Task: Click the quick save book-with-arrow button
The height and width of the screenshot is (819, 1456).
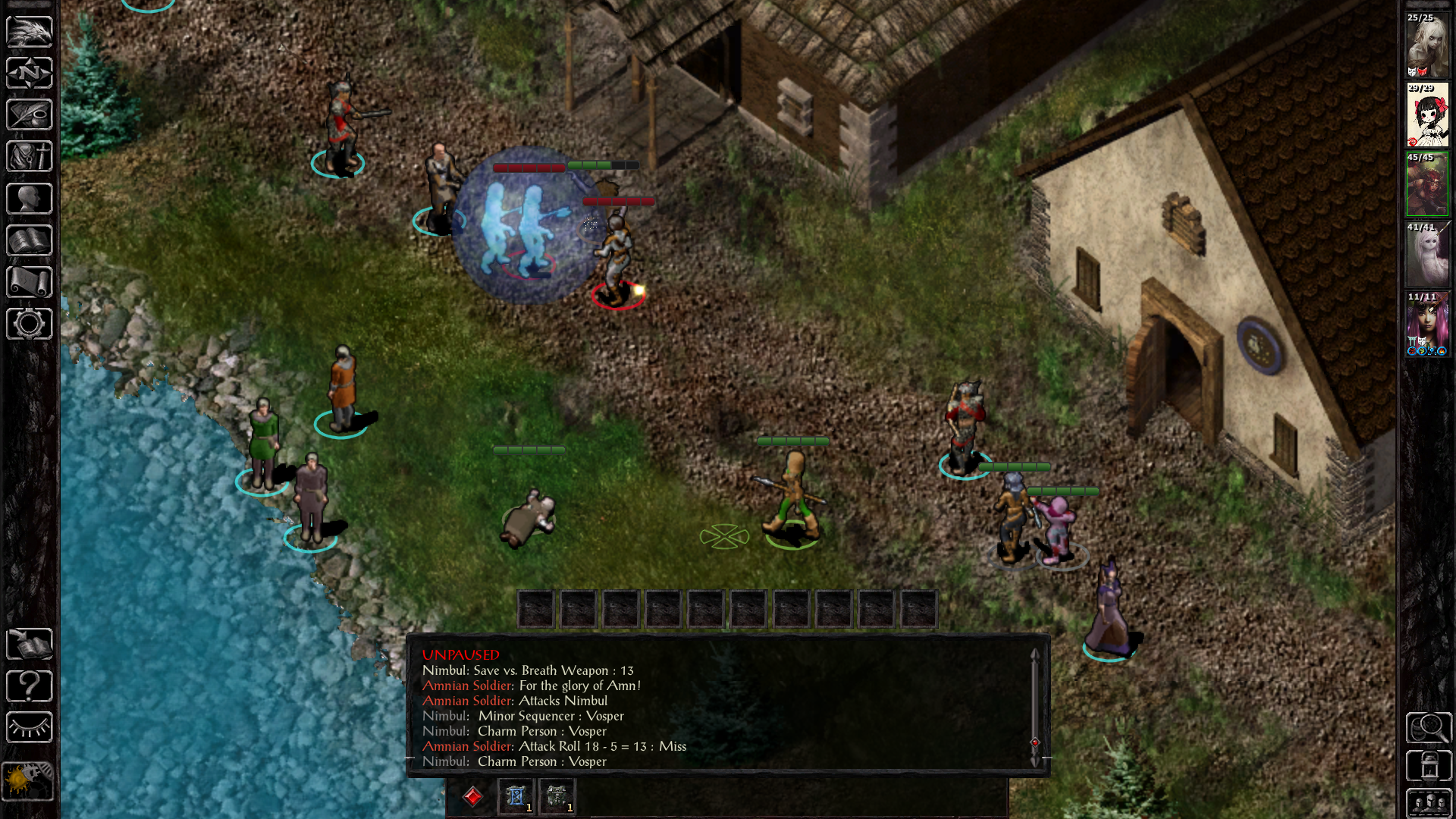Action: pos(30,645)
